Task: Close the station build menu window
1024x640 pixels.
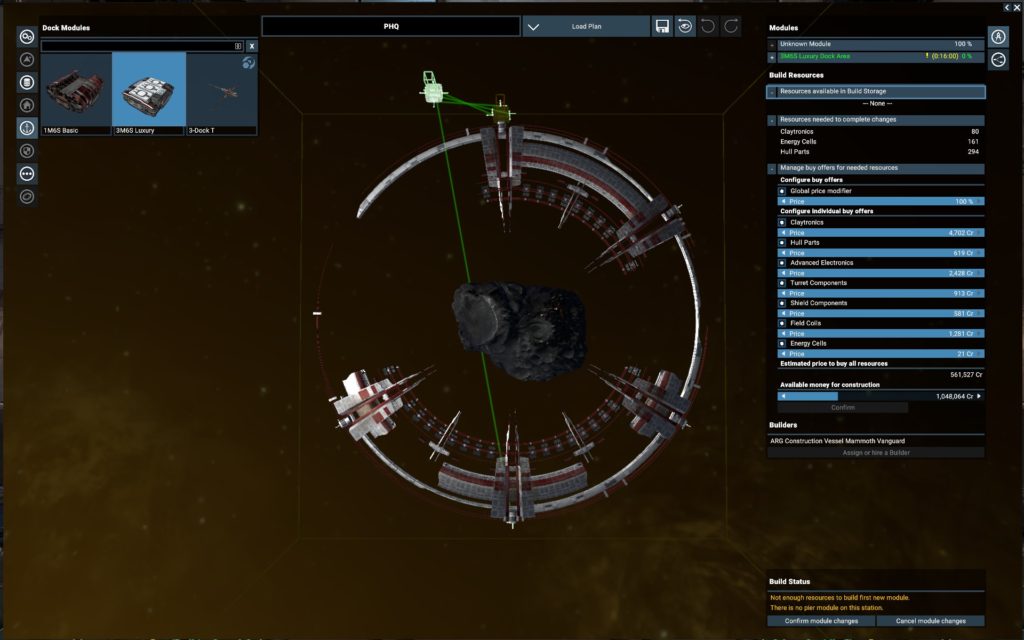Action: (1017, 7)
